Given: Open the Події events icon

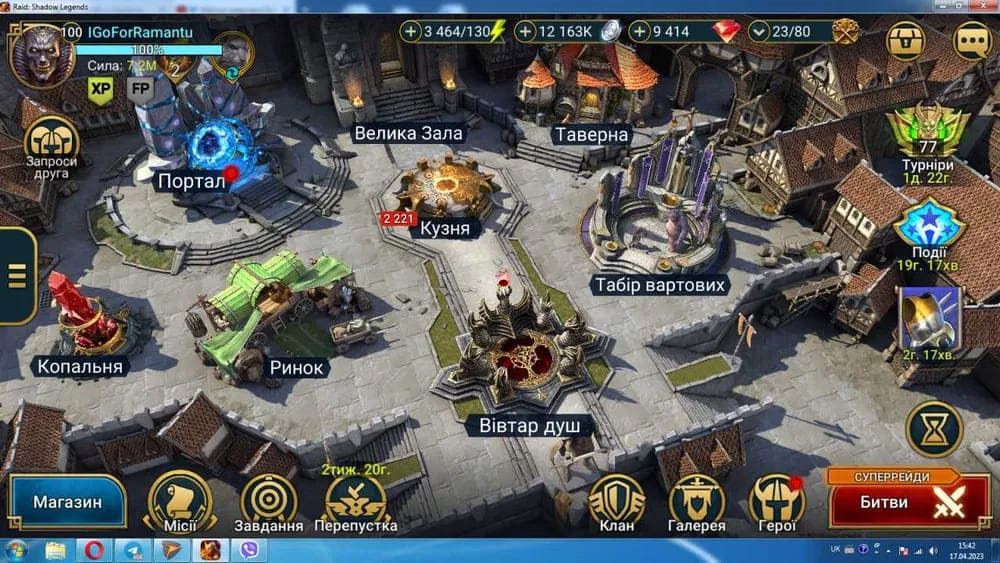Looking at the screenshot, I should click(x=929, y=231).
